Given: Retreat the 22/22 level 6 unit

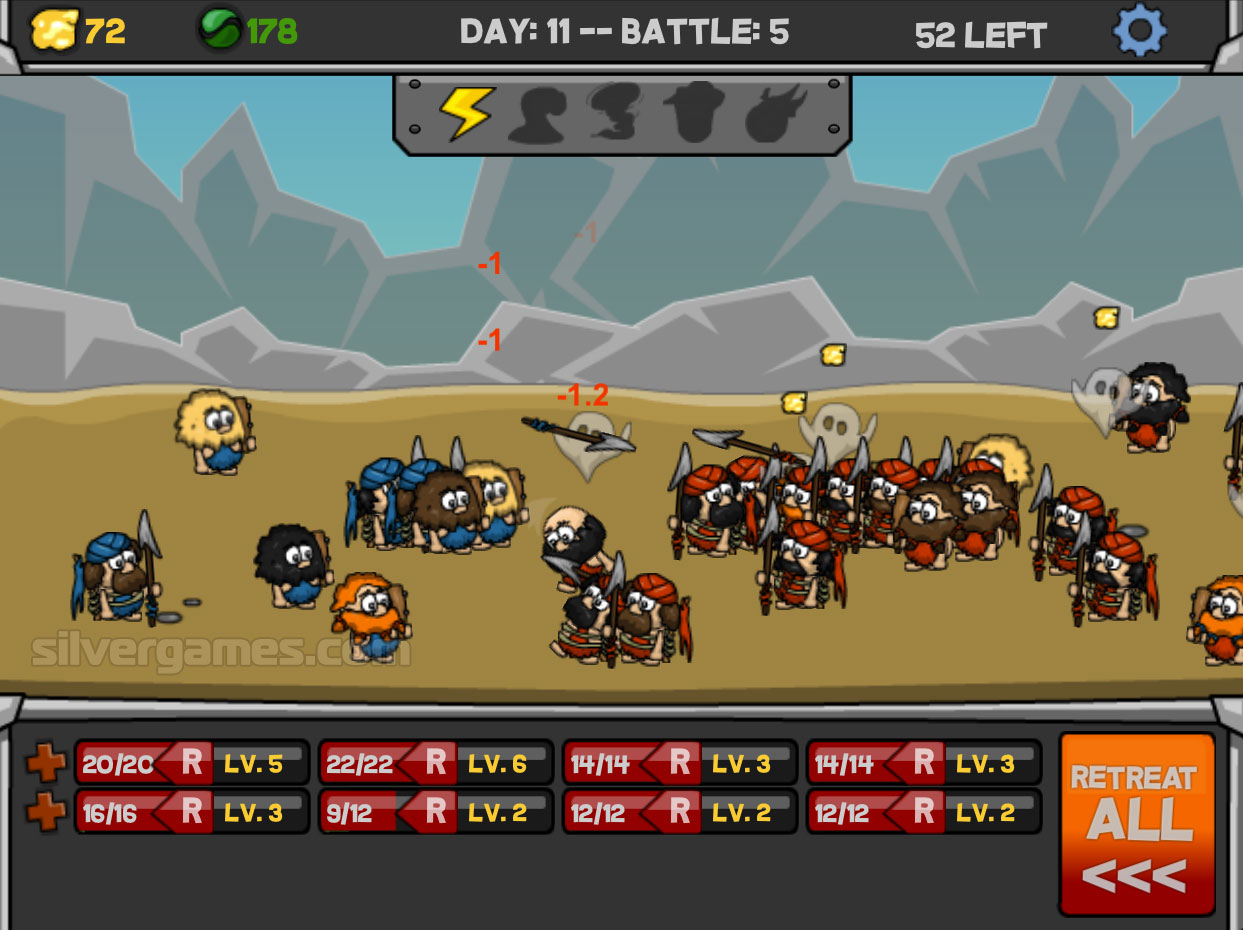Looking at the screenshot, I should pos(436,764).
